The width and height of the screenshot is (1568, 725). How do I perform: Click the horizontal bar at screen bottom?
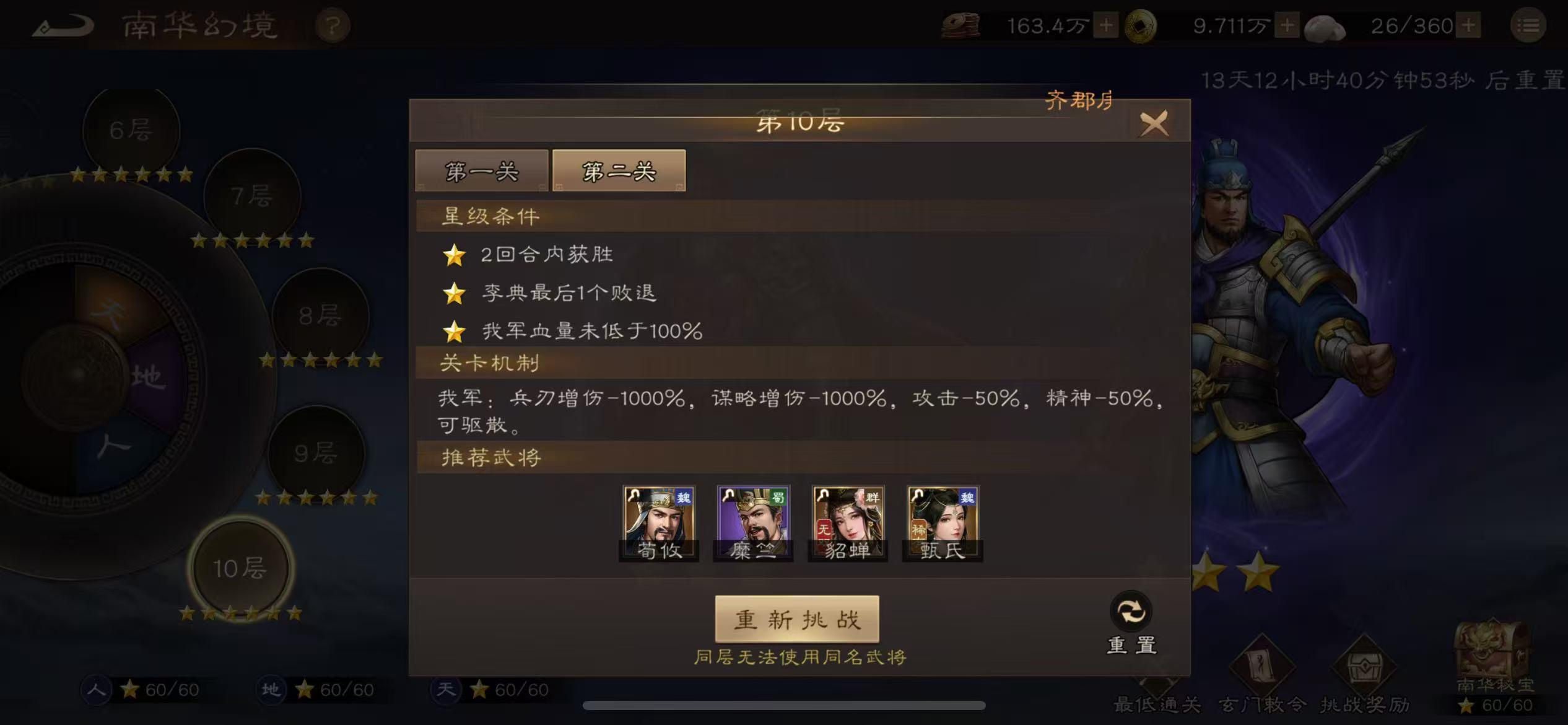pos(784,705)
